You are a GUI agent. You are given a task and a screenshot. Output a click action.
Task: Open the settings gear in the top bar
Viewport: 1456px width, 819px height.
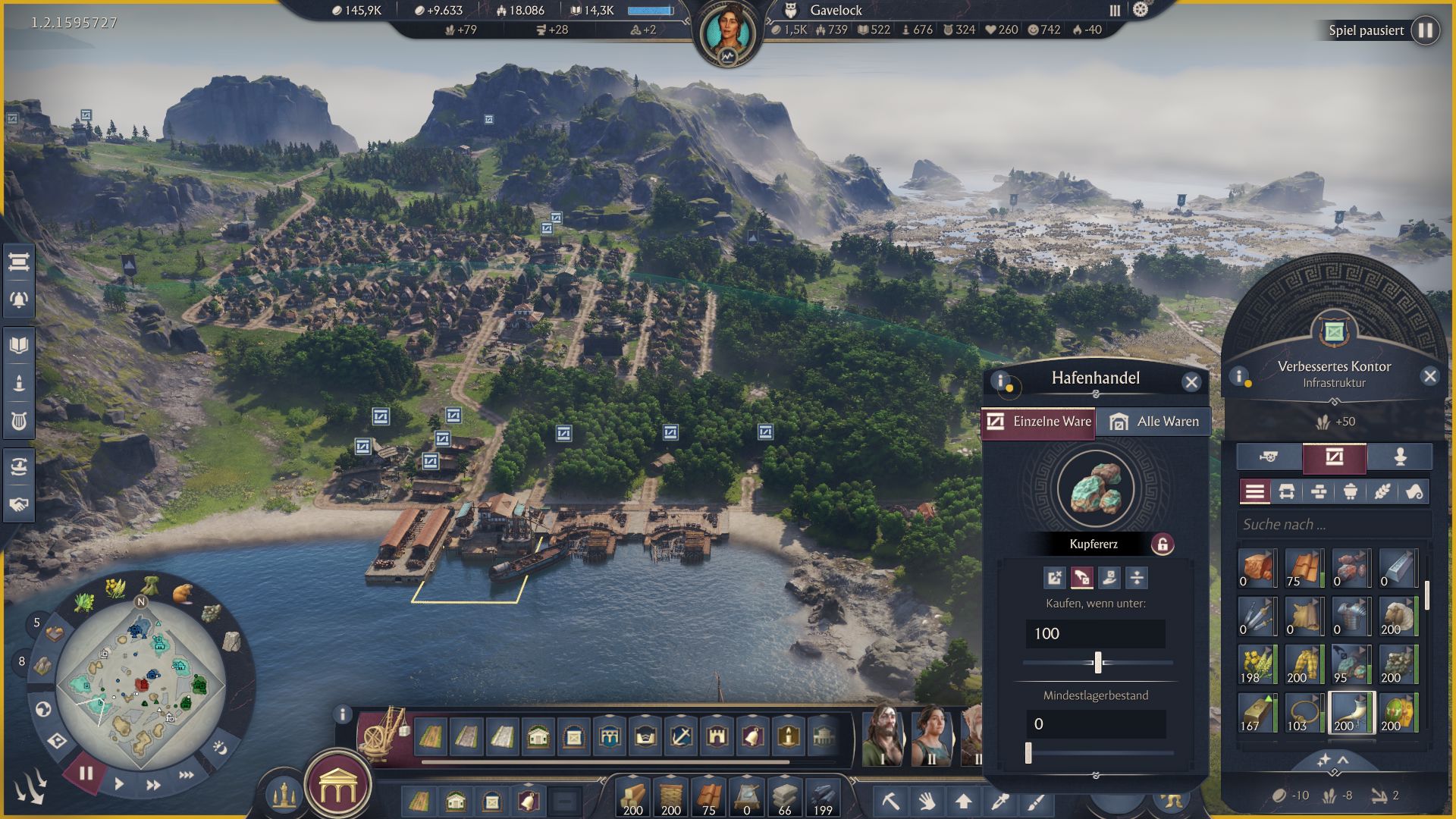(x=1141, y=10)
